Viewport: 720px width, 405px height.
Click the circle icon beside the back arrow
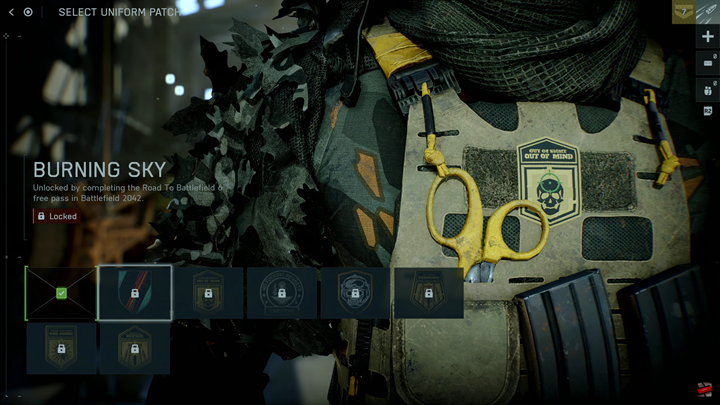click(x=28, y=12)
